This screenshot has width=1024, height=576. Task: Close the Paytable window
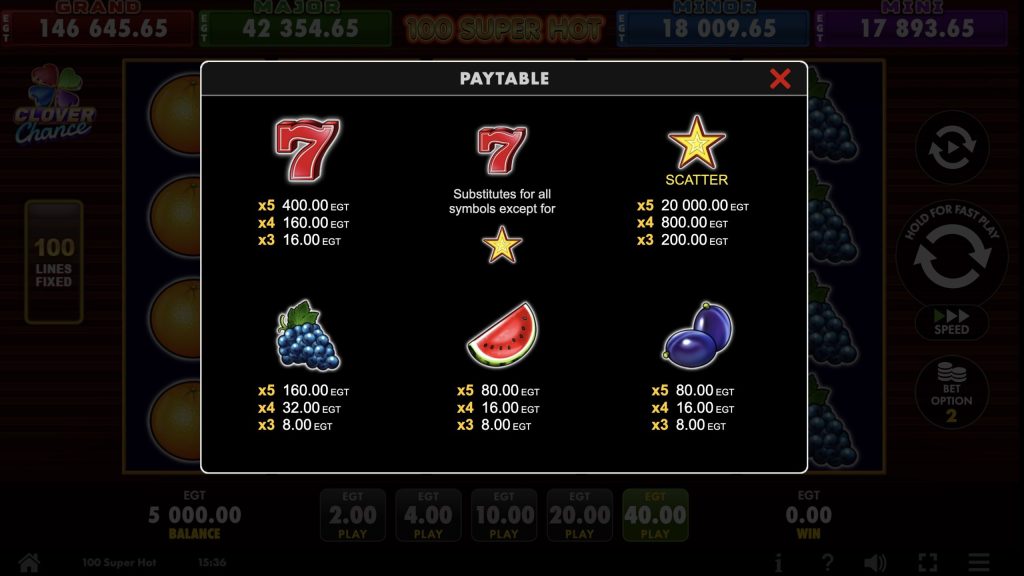[x=780, y=79]
